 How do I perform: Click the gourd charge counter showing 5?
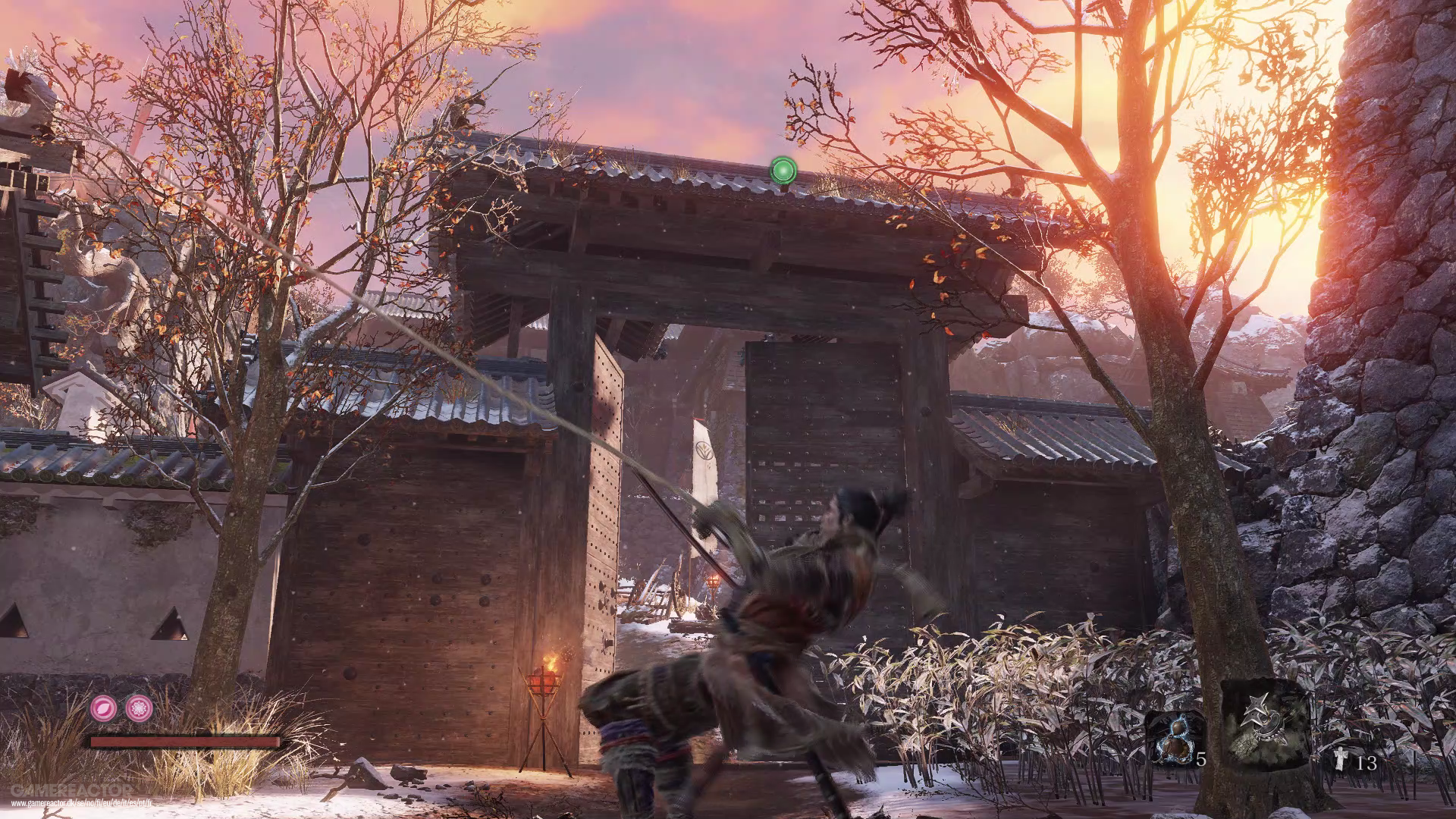(x=1200, y=760)
